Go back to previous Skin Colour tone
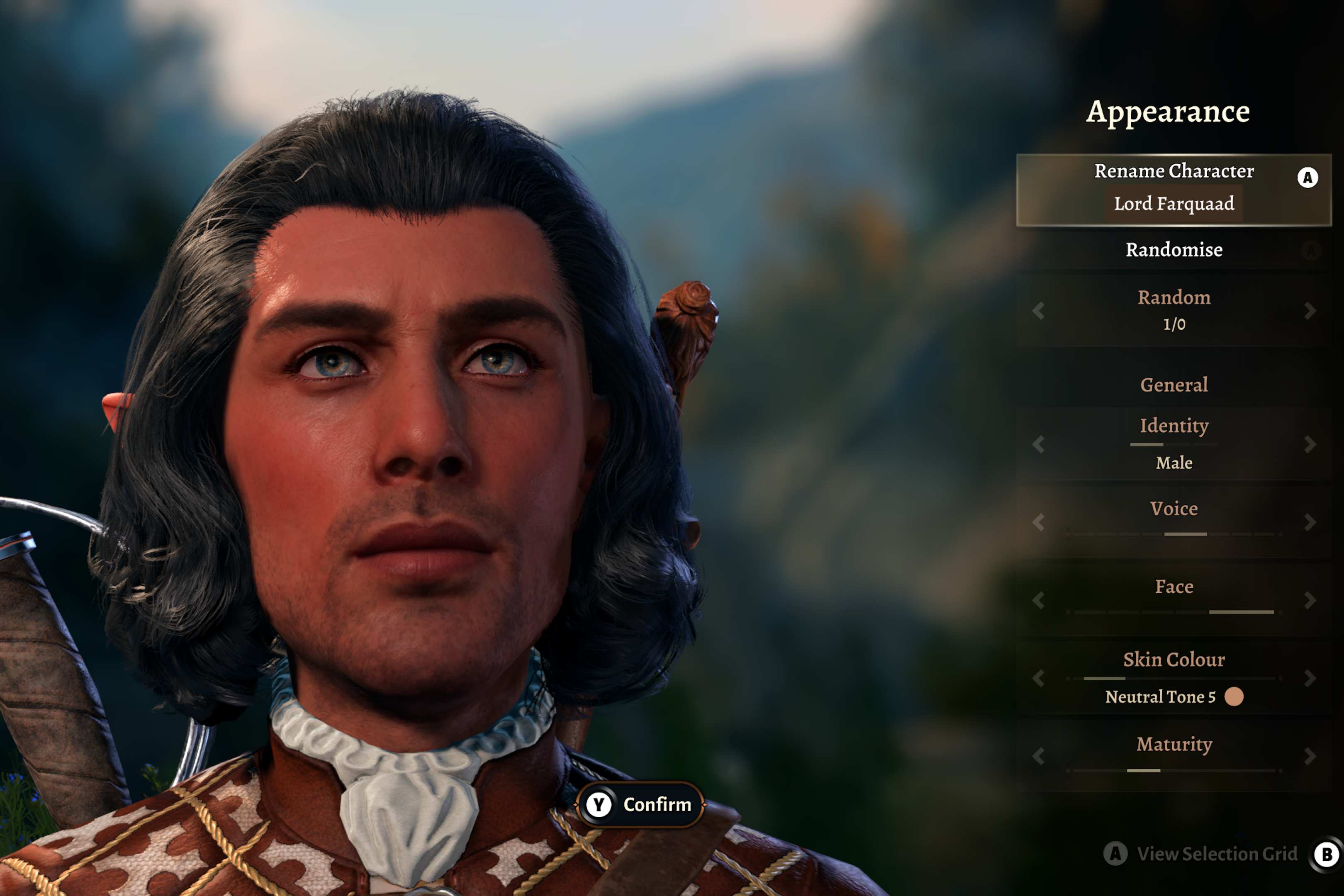1344x896 pixels. 1038,678
